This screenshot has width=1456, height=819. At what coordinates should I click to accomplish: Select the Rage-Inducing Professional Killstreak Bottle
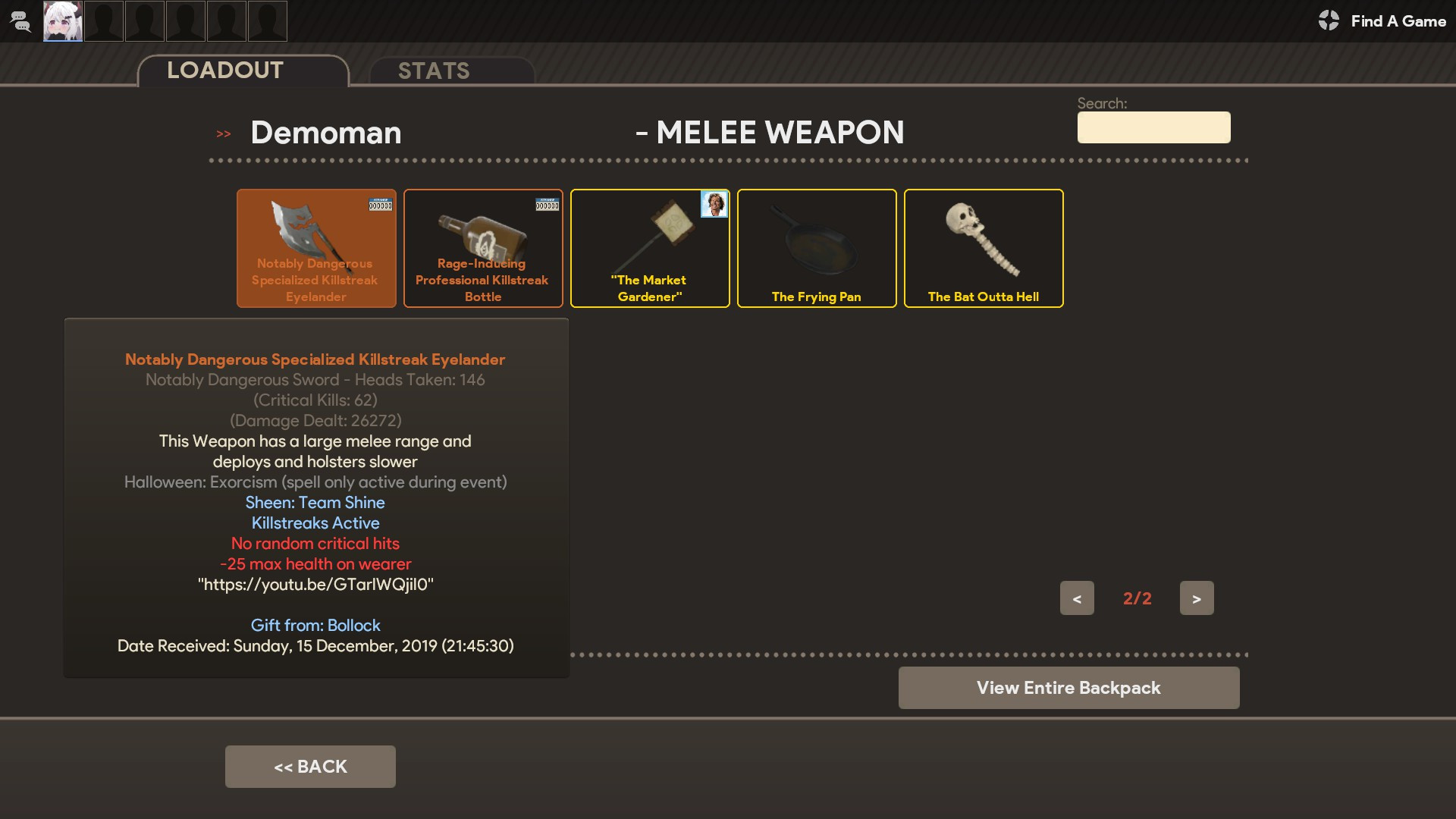[x=483, y=248]
